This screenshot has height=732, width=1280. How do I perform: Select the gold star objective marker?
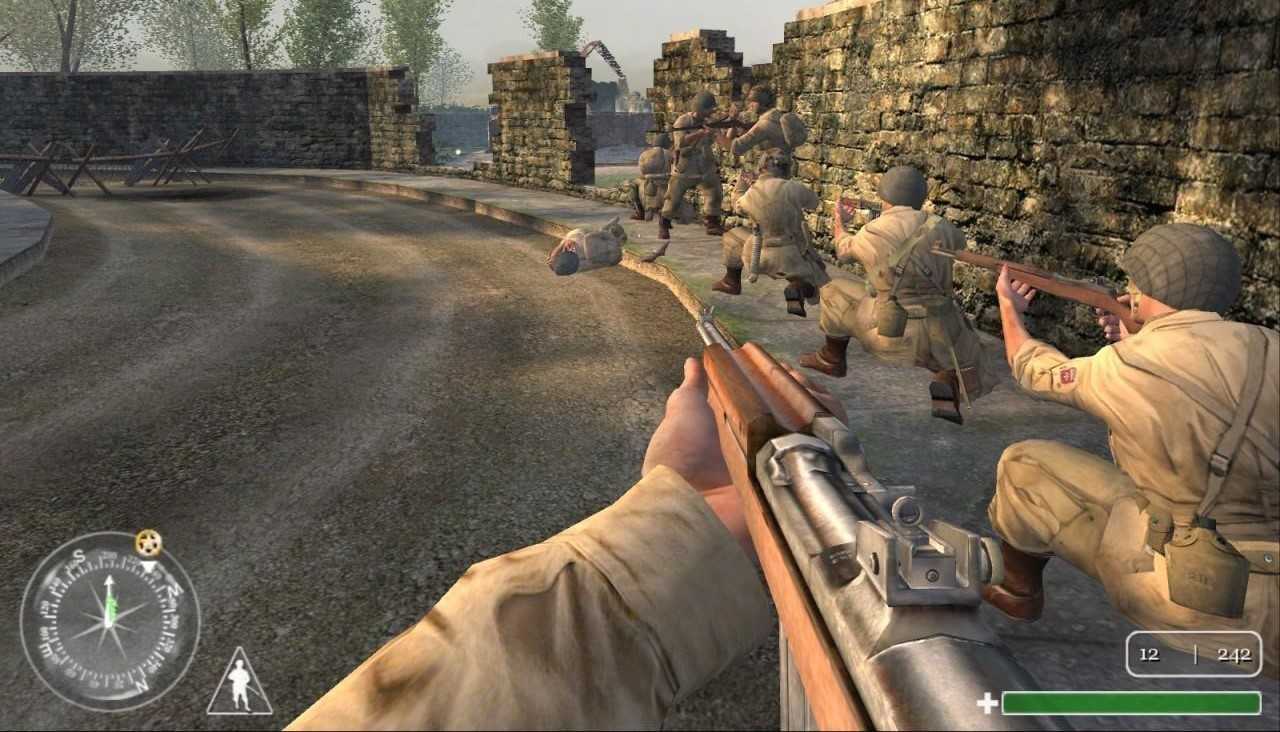(148, 543)
